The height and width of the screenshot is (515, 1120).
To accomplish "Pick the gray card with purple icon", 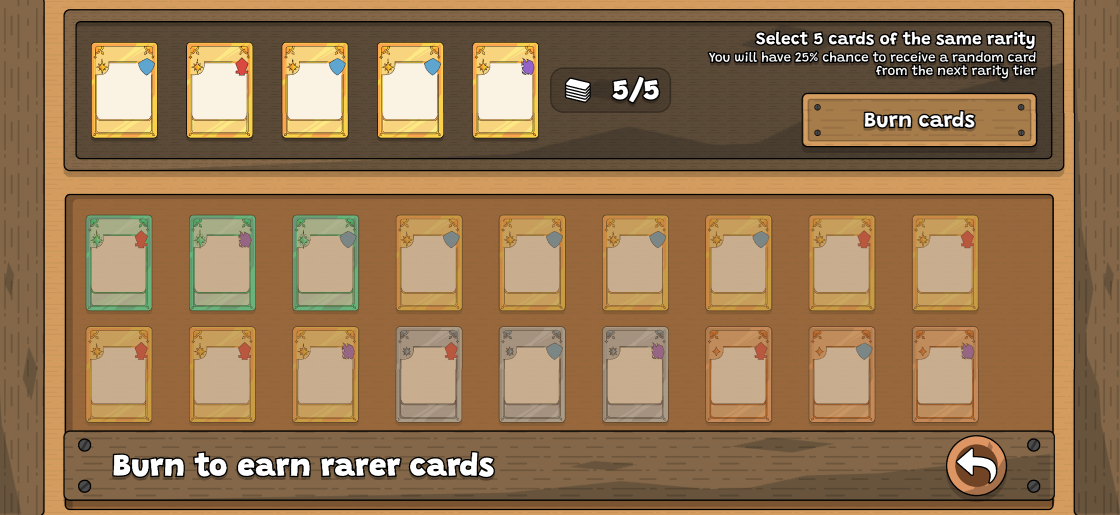I will click(x=635, y=375).
